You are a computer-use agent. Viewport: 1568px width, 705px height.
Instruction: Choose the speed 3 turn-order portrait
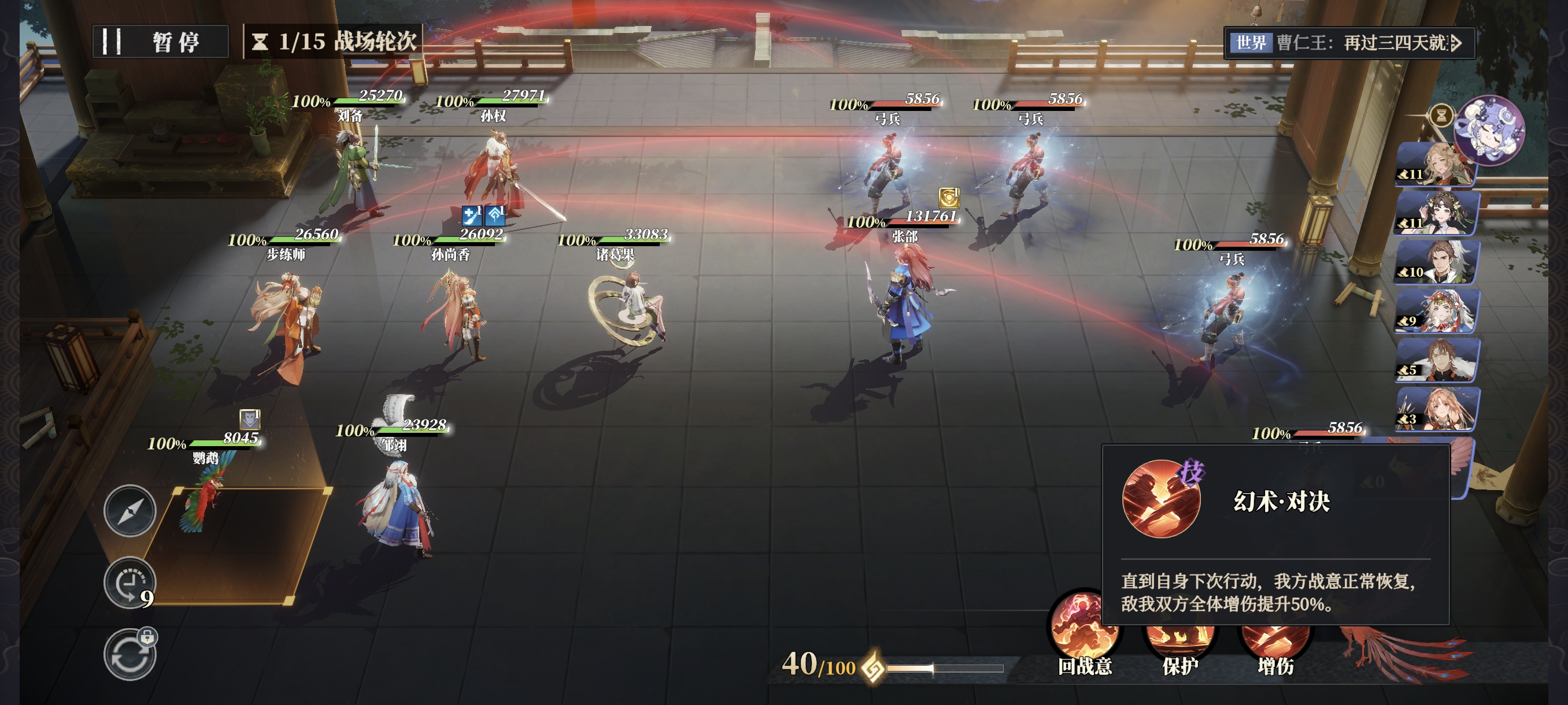pyautogui.click(x=1437, y=409)
